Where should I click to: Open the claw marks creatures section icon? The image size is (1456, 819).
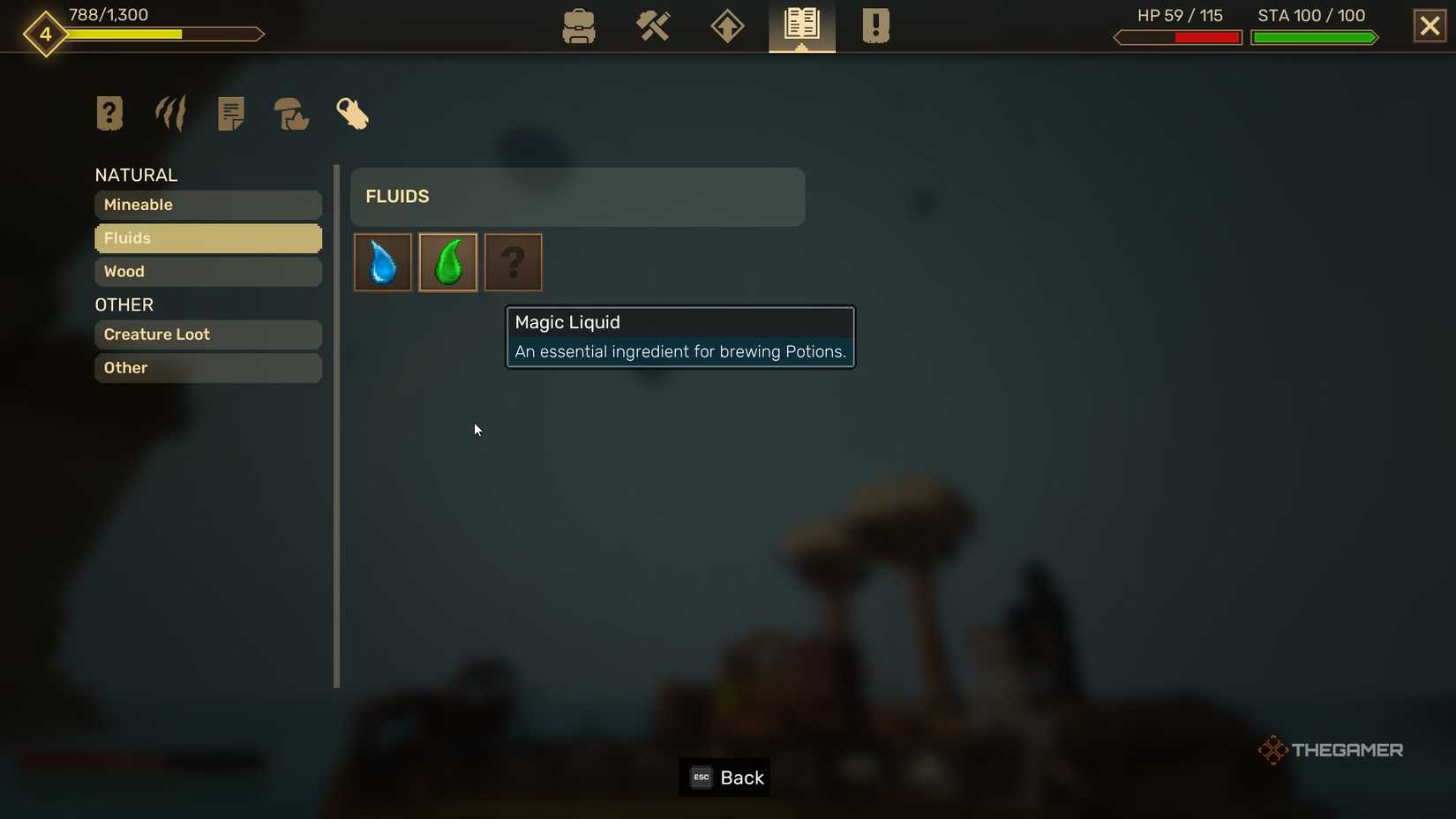click(169, 113)
